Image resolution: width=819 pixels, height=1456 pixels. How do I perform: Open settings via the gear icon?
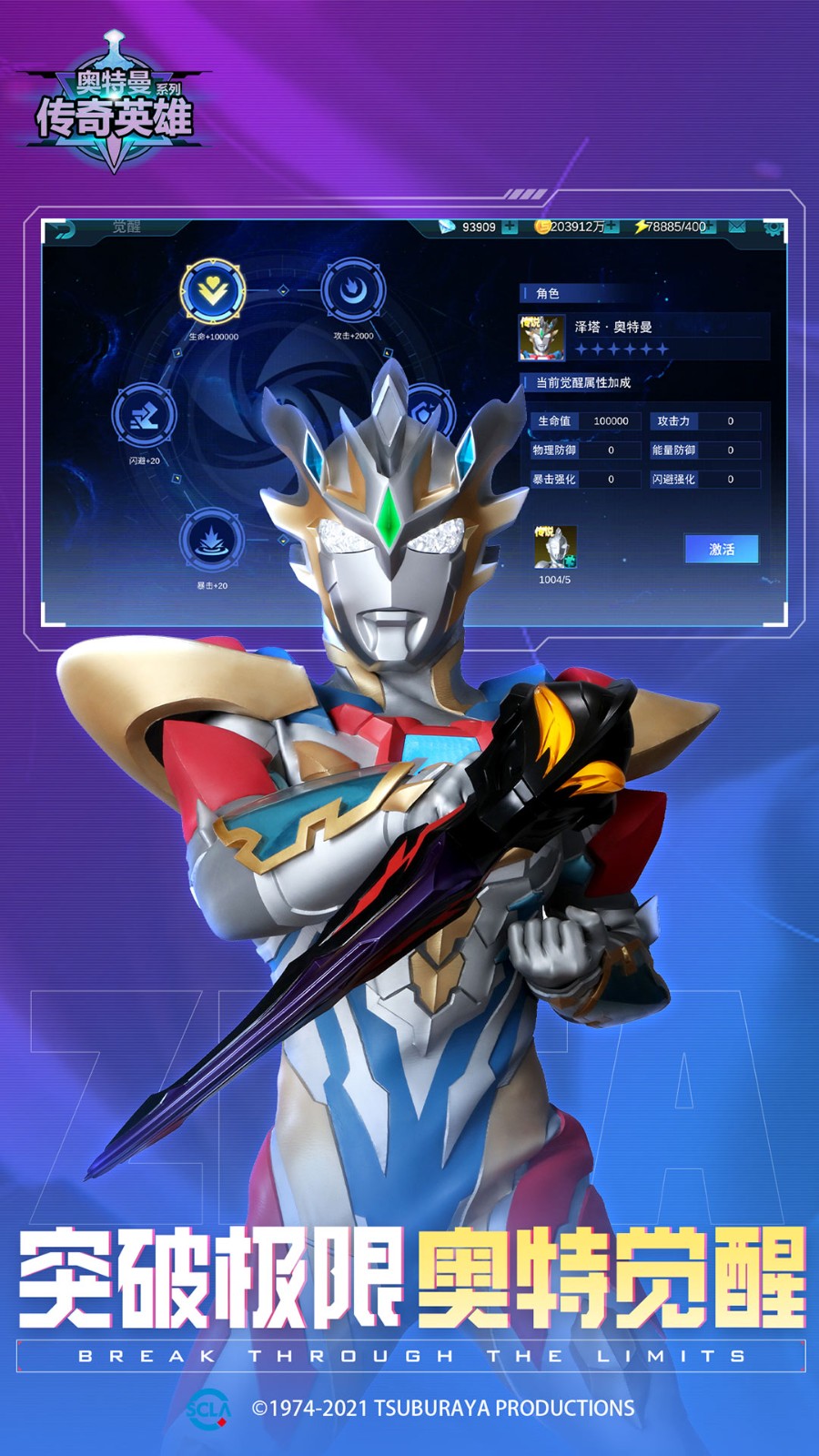[x=773, y=227]
